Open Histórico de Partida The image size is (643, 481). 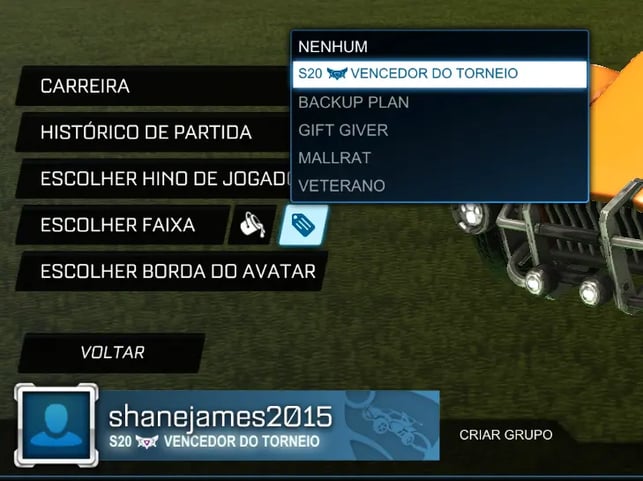coord(150,132)
